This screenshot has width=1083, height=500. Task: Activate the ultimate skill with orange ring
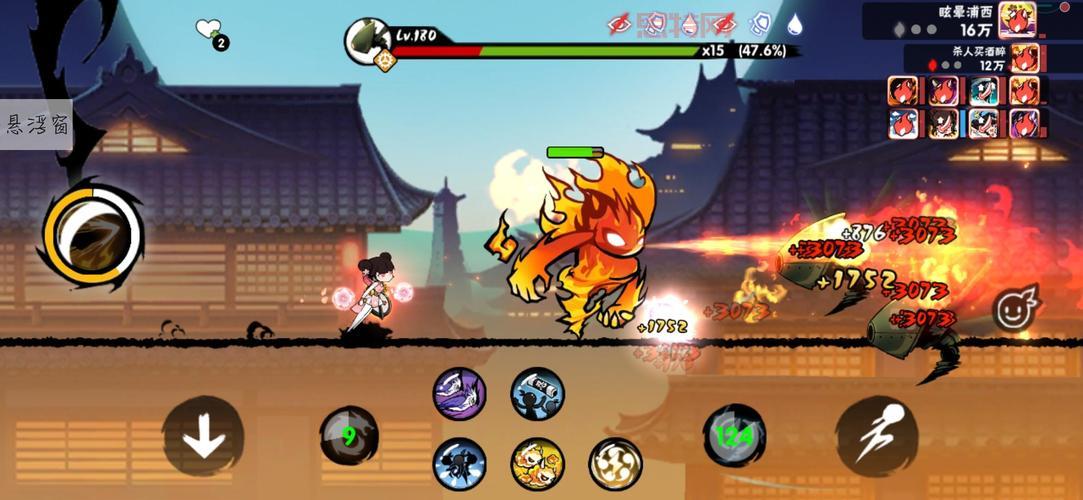pos(87,233)
